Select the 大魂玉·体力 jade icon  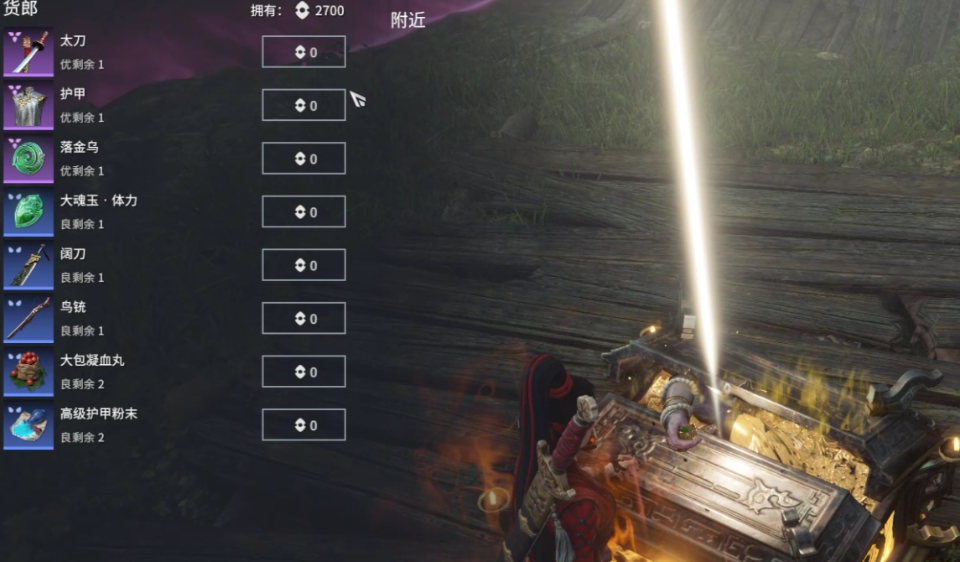point(28,212)
